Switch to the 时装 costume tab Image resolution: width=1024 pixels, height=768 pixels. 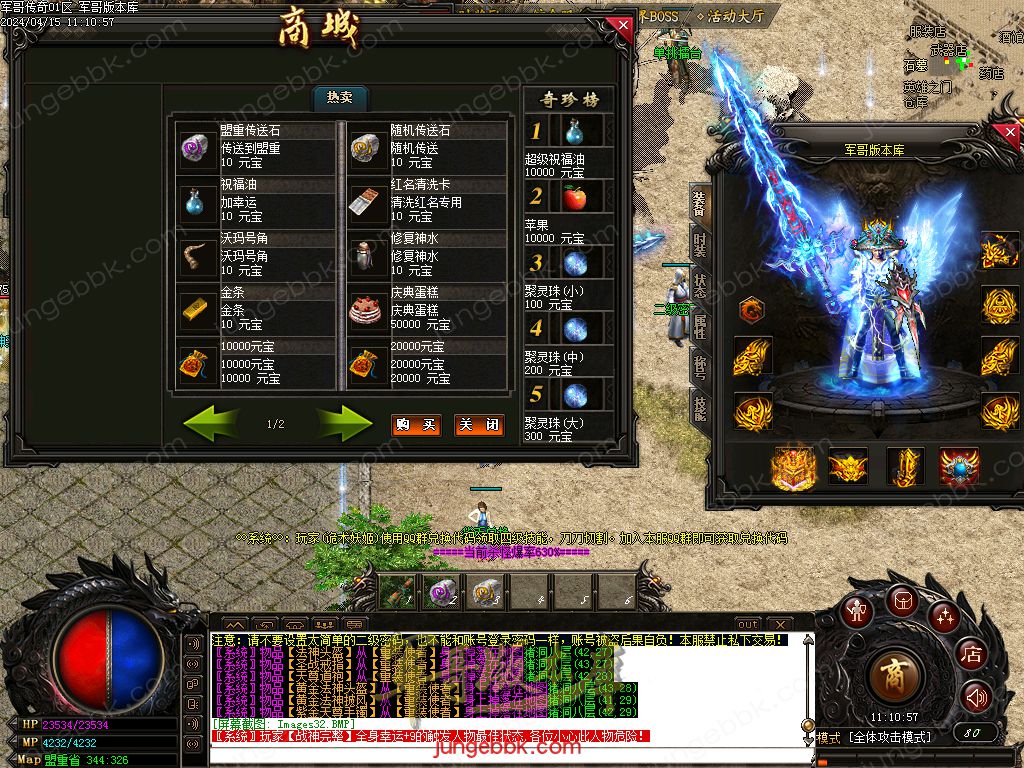(x=699, y=244)
